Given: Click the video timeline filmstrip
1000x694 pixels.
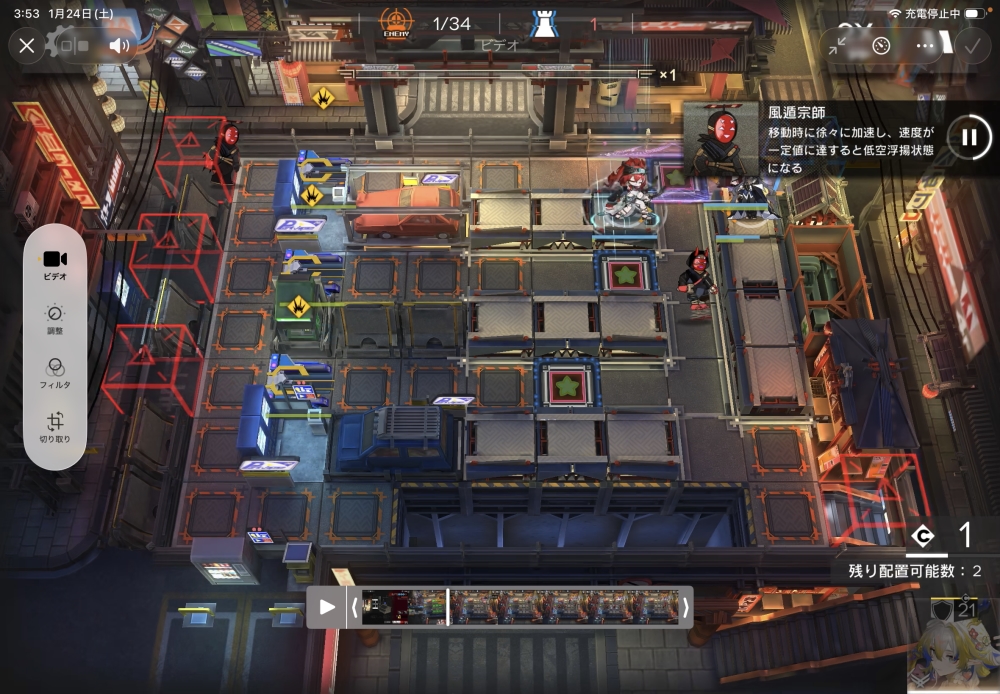Looking at the screenshot, I should (x=519, y=607).
